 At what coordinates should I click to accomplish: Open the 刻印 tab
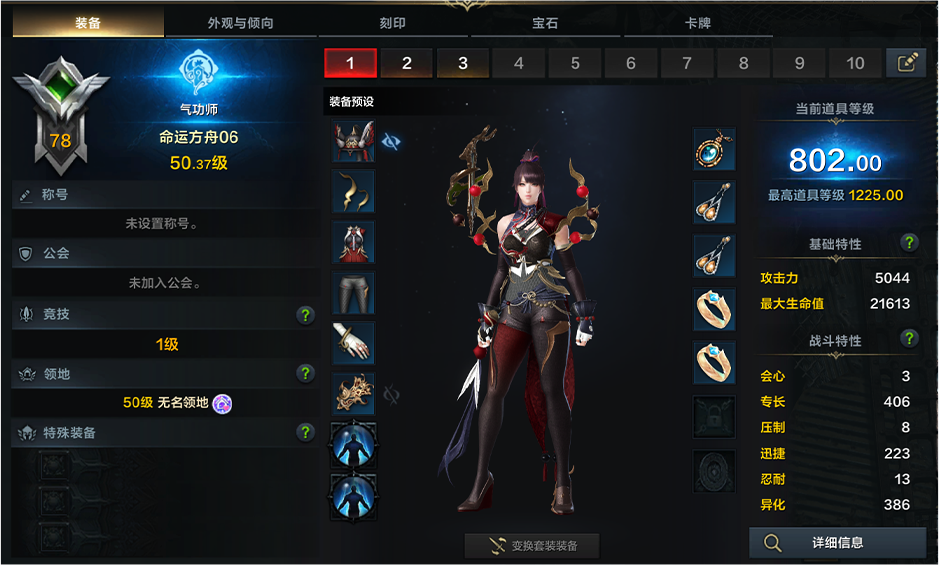[x=392, y=23]
